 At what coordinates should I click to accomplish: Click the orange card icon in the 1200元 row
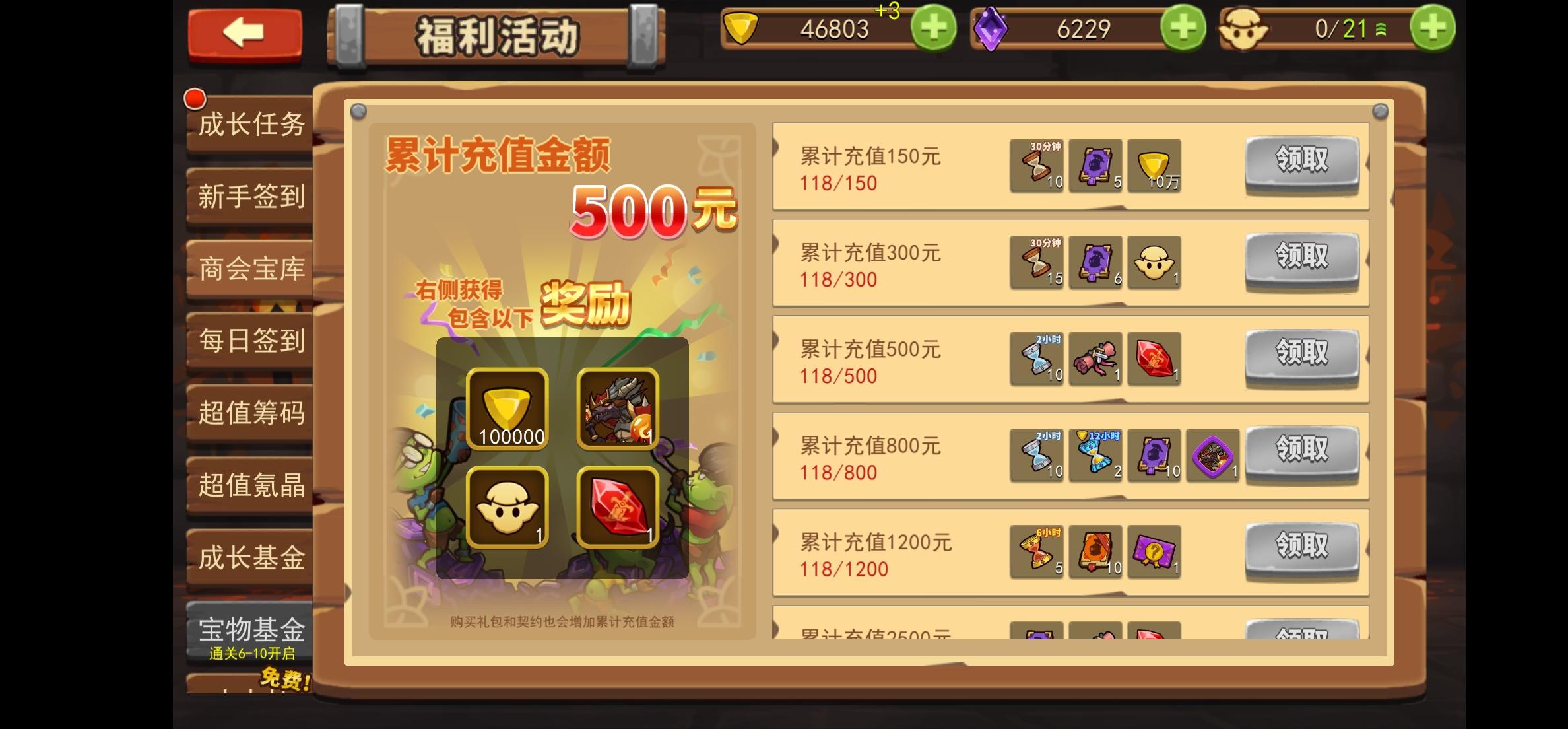point(1095,552)
